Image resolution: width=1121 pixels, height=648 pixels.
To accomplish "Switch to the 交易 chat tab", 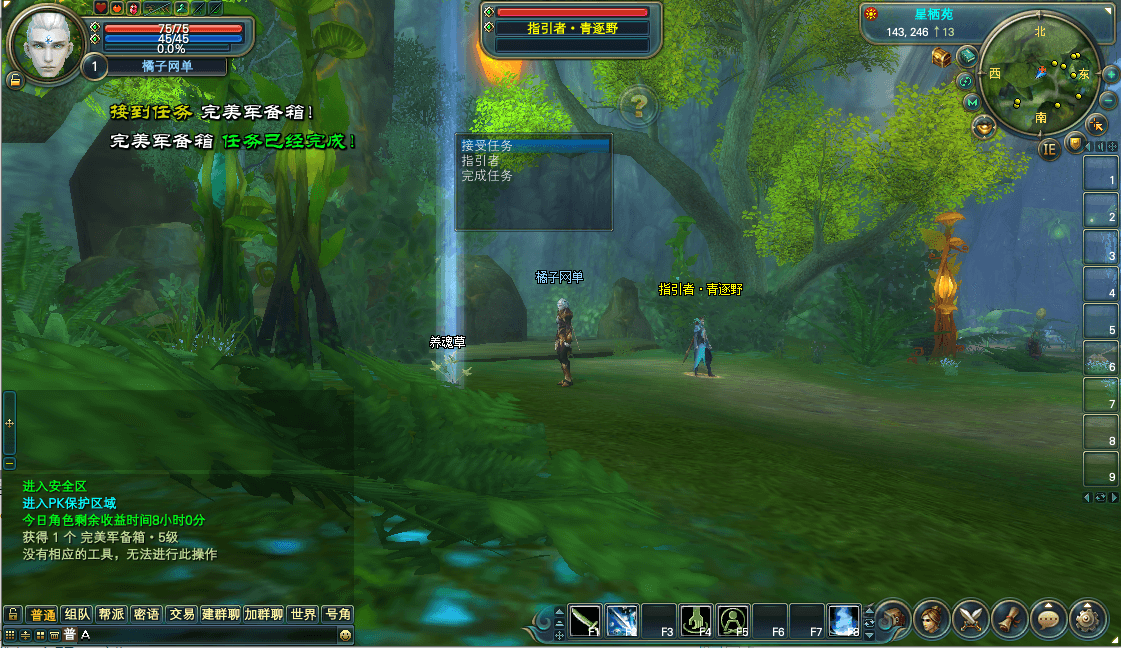I will tap(181, 614).
